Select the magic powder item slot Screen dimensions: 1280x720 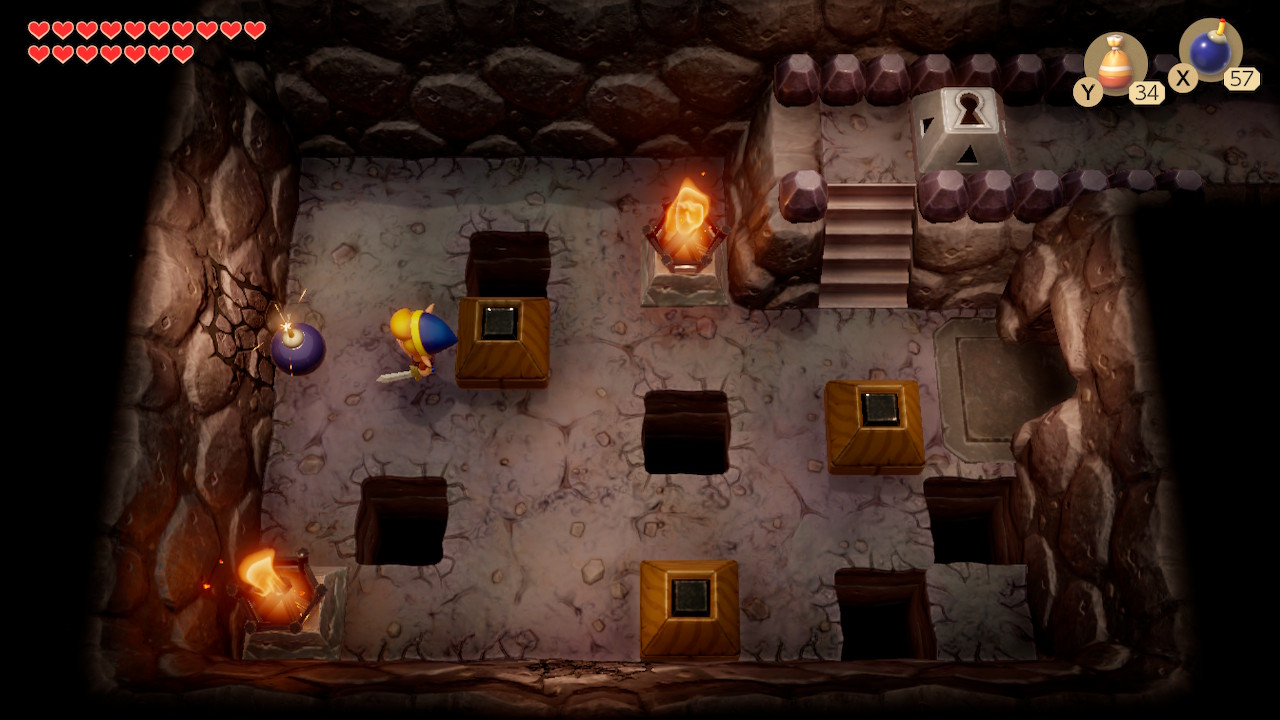coord(1115,65)
